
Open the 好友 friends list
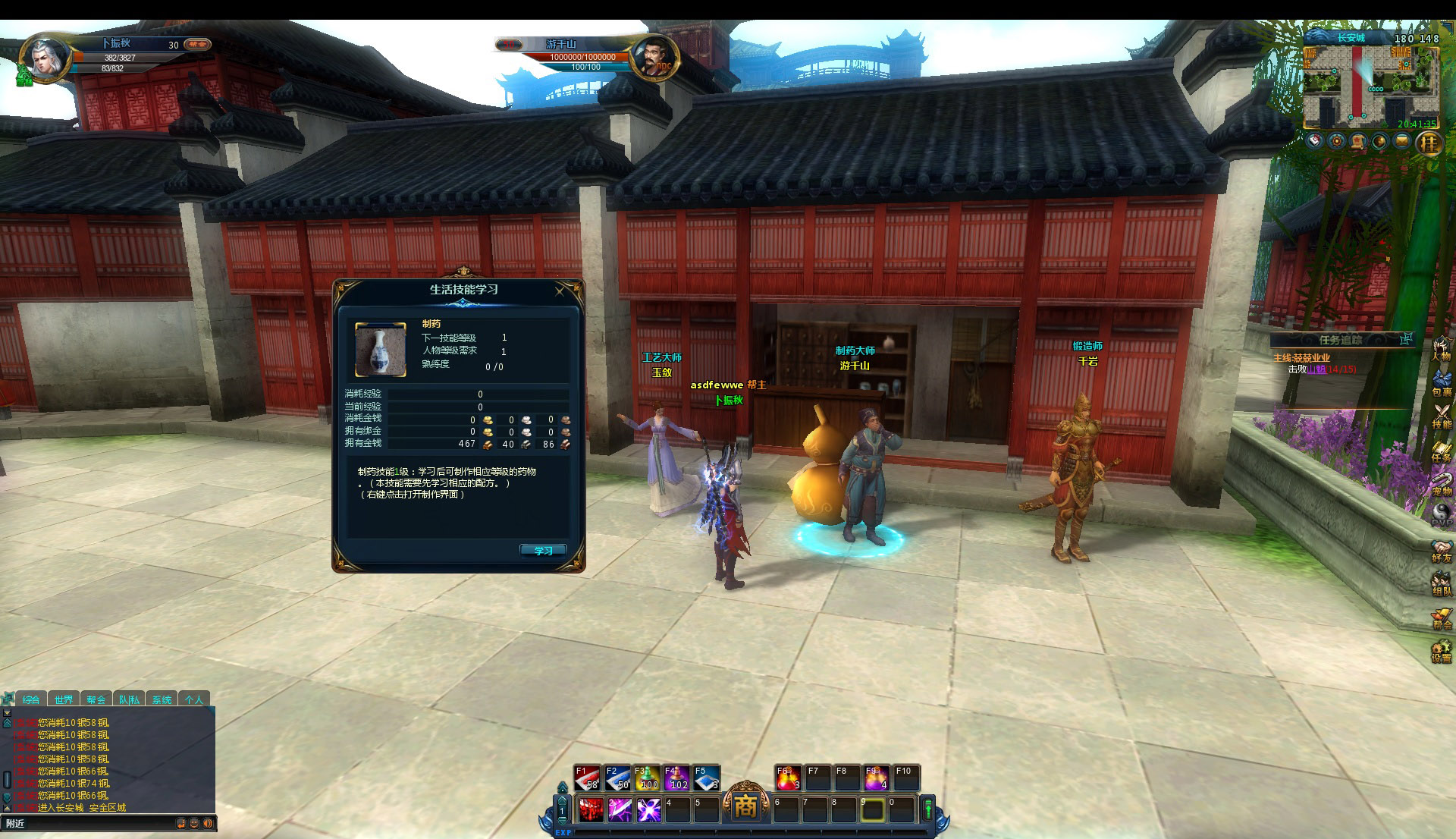tap(1442, 550)
